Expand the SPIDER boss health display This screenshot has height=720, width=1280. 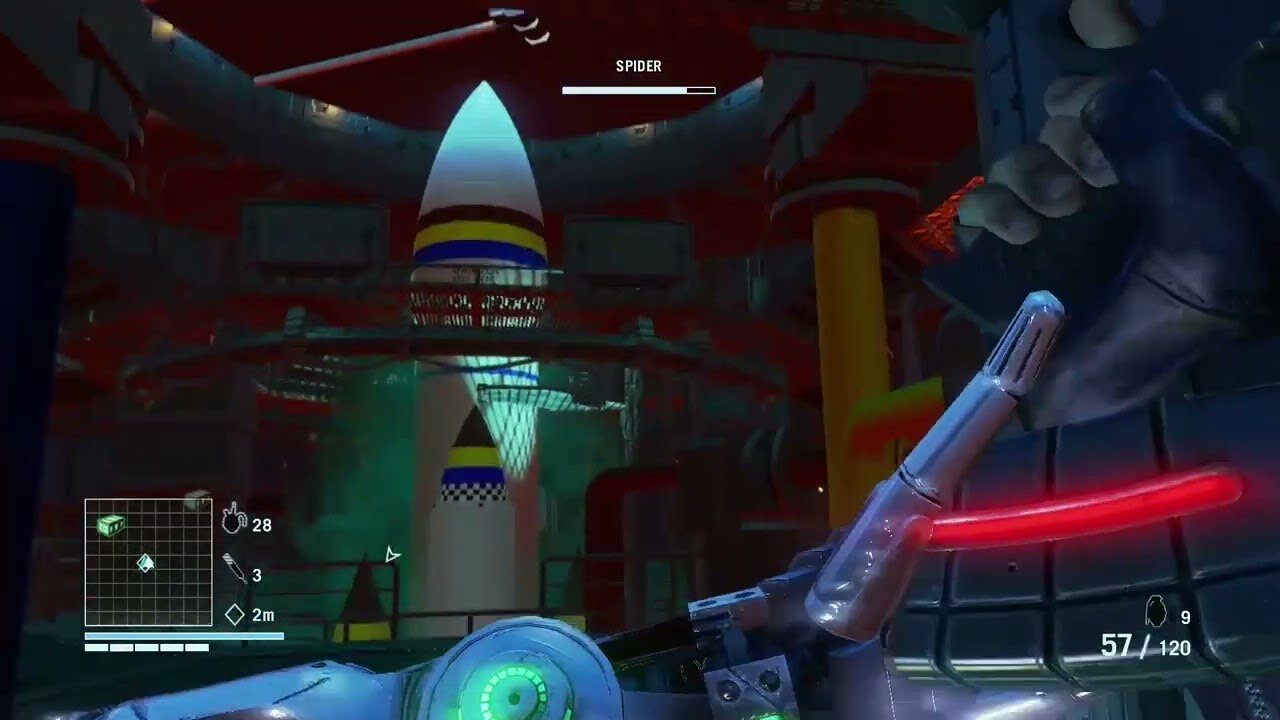(x=639, y=78)
